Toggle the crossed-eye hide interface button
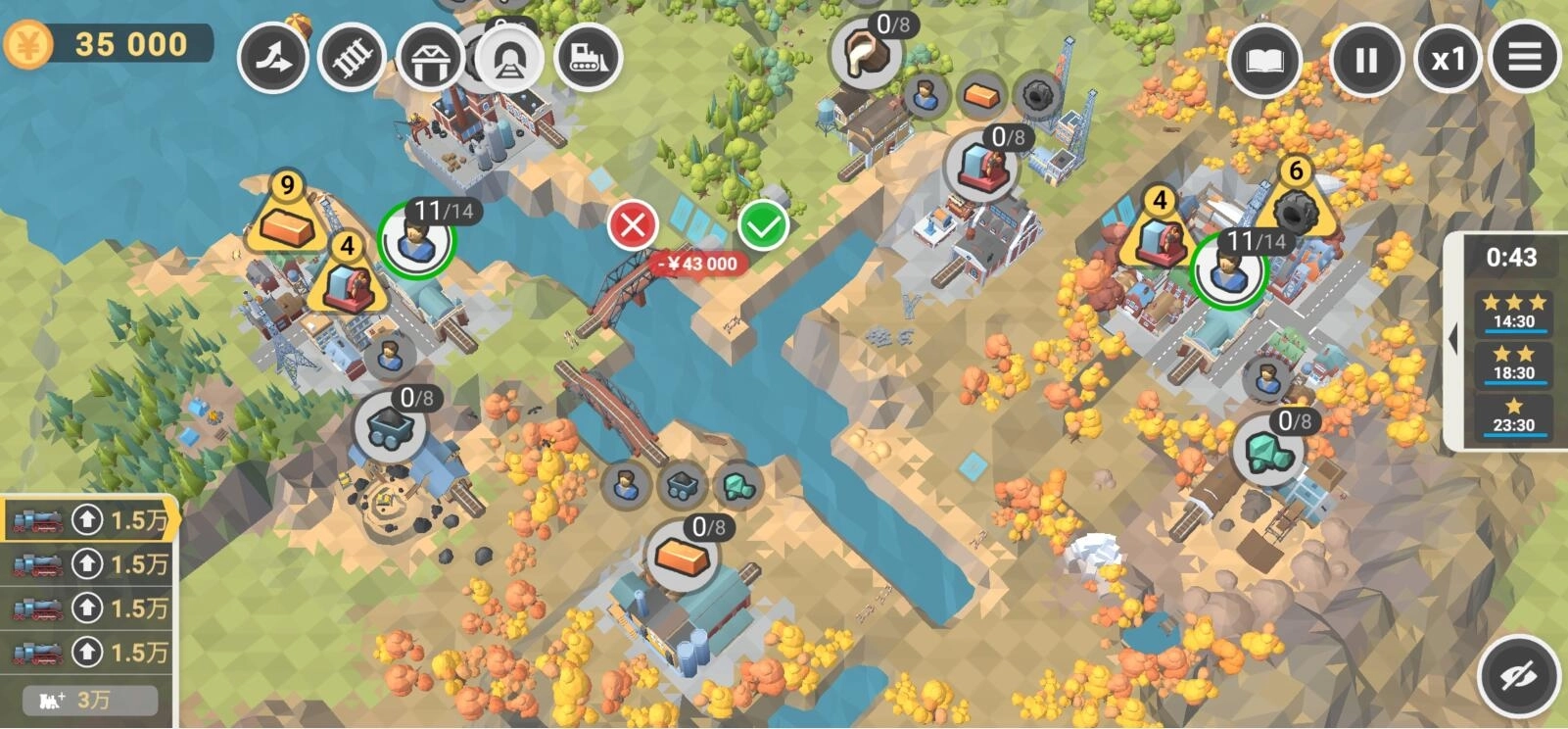Screen dimensions: 1568x729 tap(1518, 675)
